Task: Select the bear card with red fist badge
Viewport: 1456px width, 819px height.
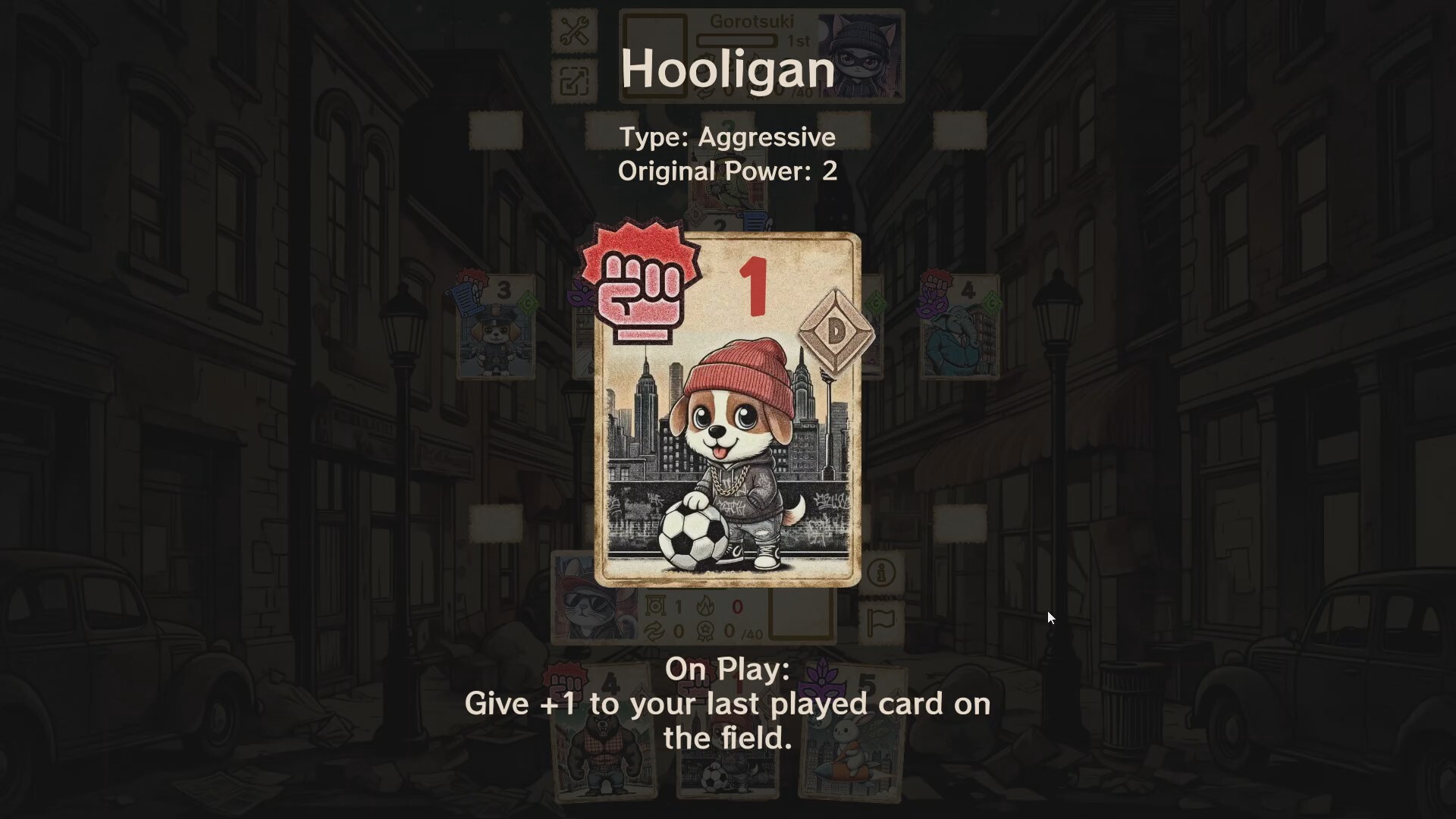Action: (603, 732)
